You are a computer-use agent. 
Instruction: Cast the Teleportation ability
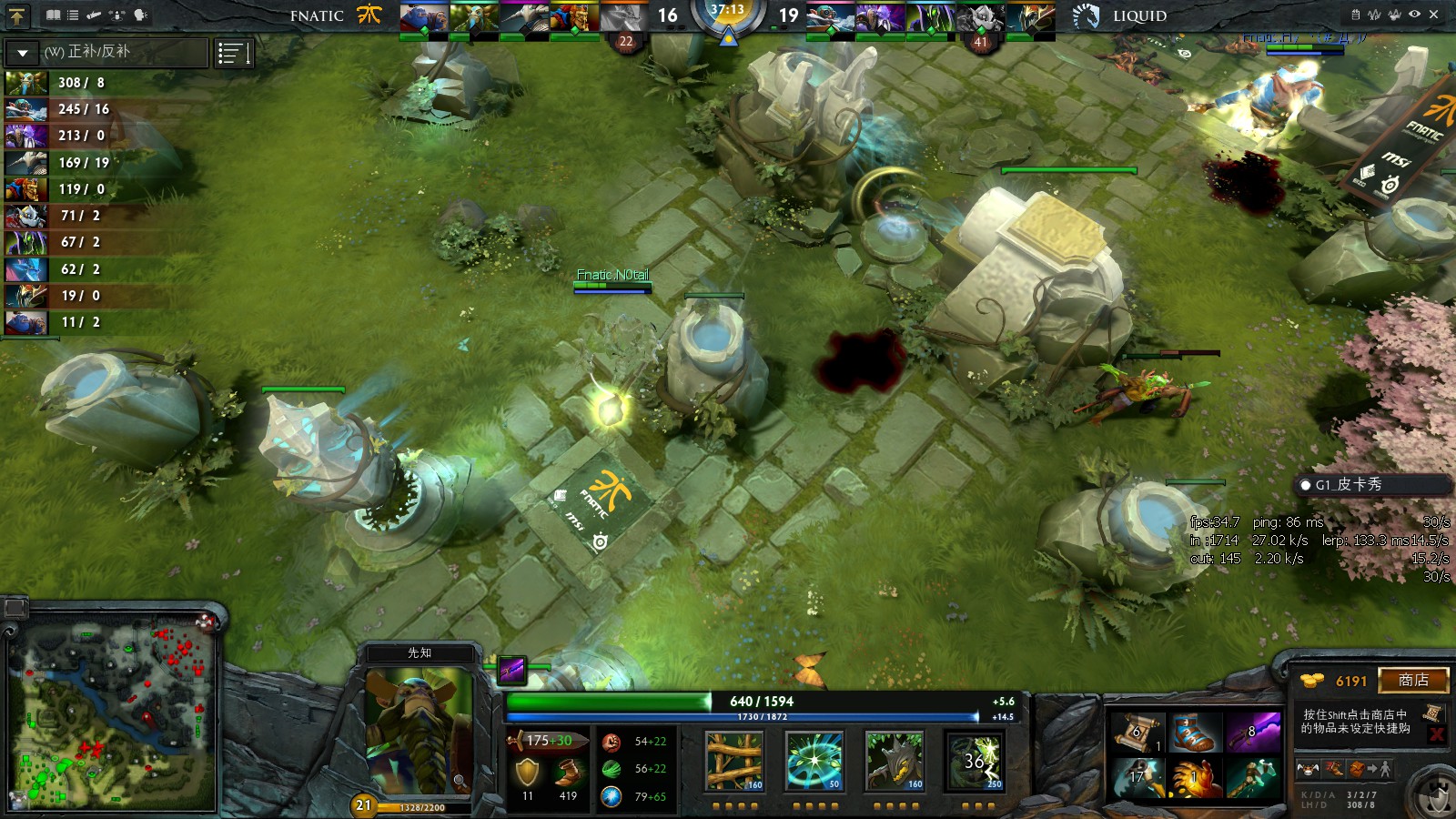pos(814,761)
